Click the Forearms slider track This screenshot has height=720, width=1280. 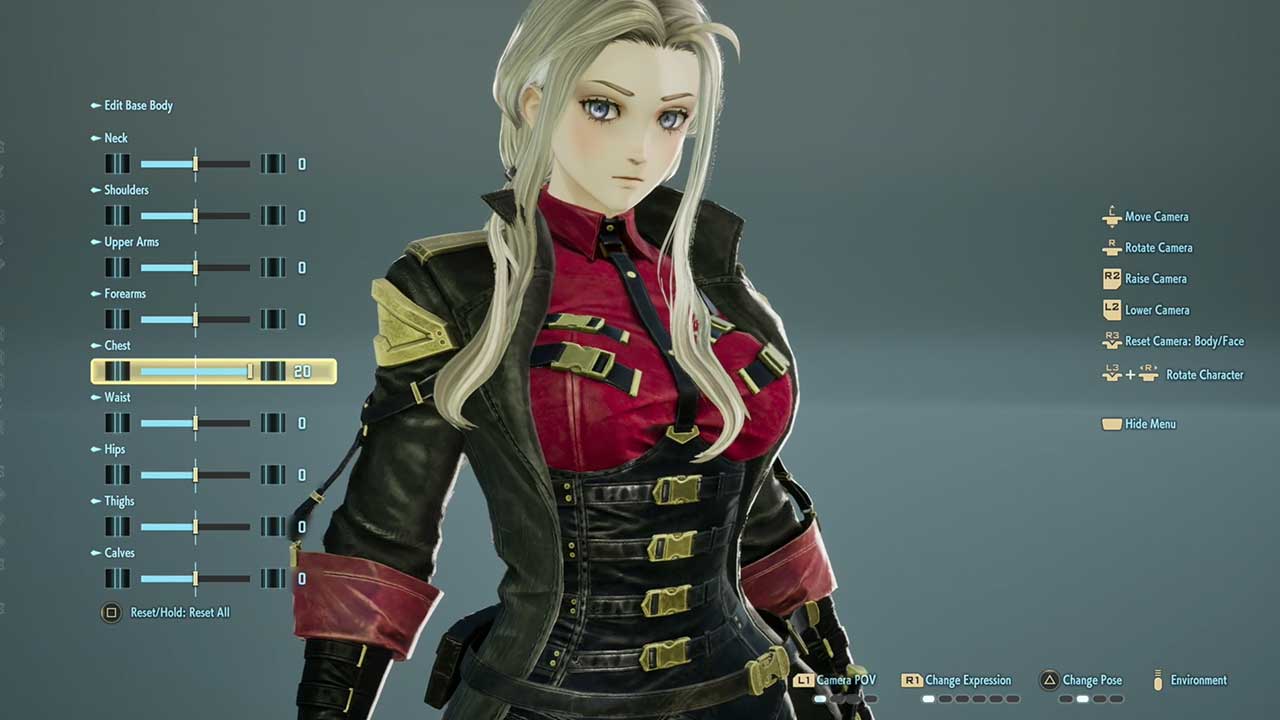(x=195, y=320)
